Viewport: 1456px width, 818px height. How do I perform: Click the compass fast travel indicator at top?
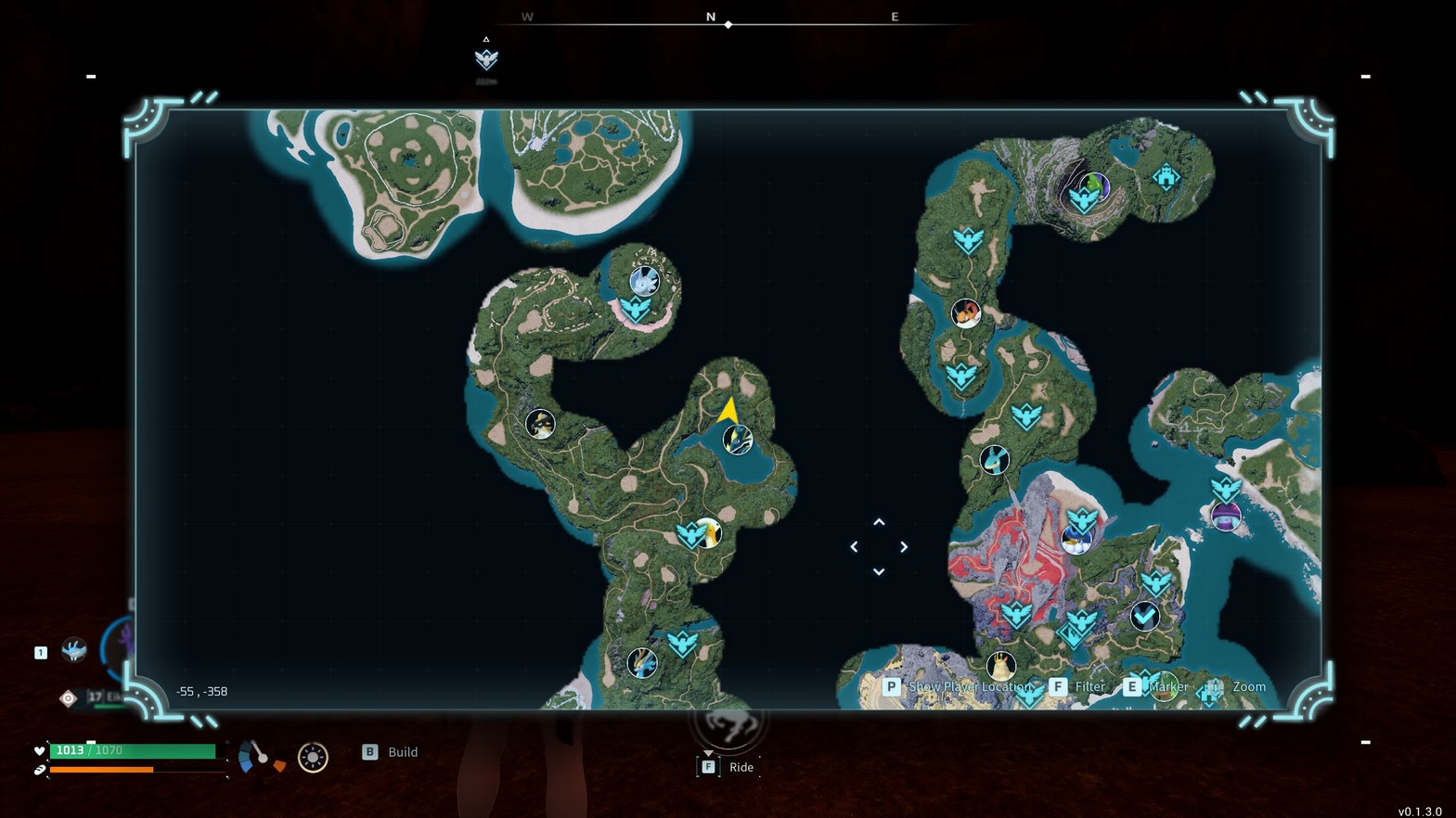(x=486, y=59)
